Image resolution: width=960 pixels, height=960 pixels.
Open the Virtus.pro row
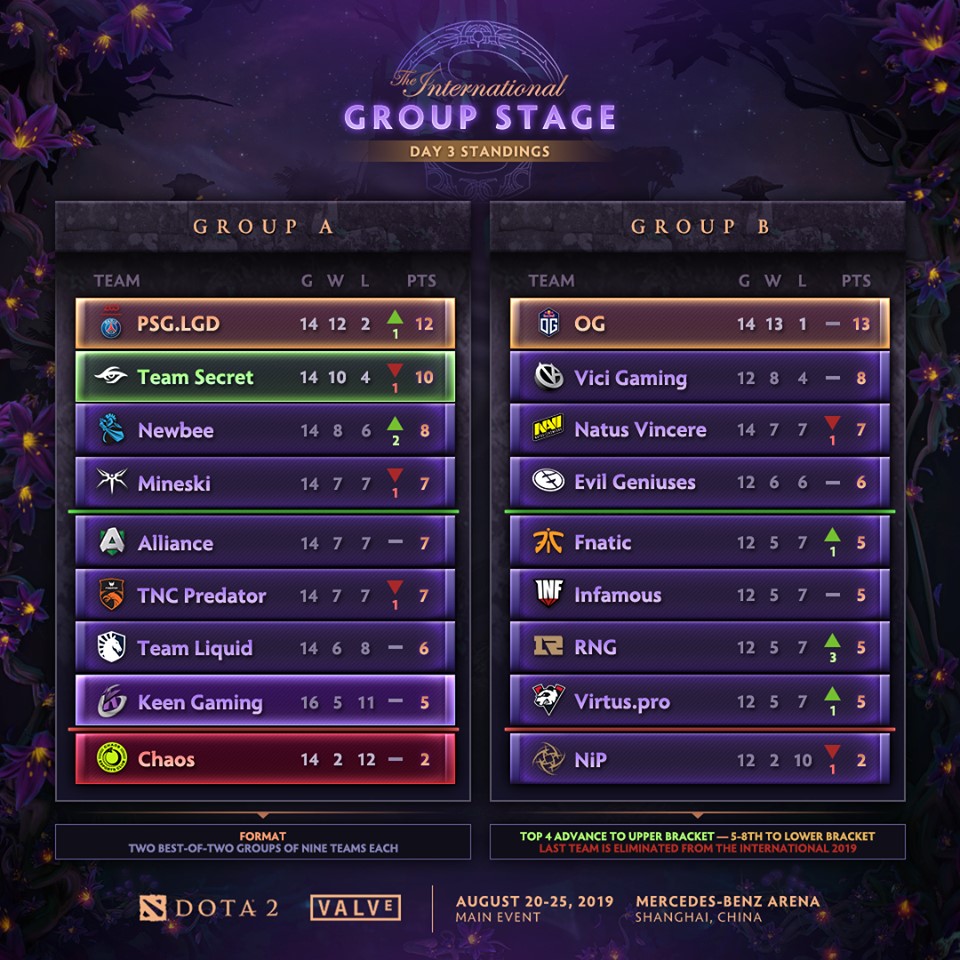coord(699,700)
